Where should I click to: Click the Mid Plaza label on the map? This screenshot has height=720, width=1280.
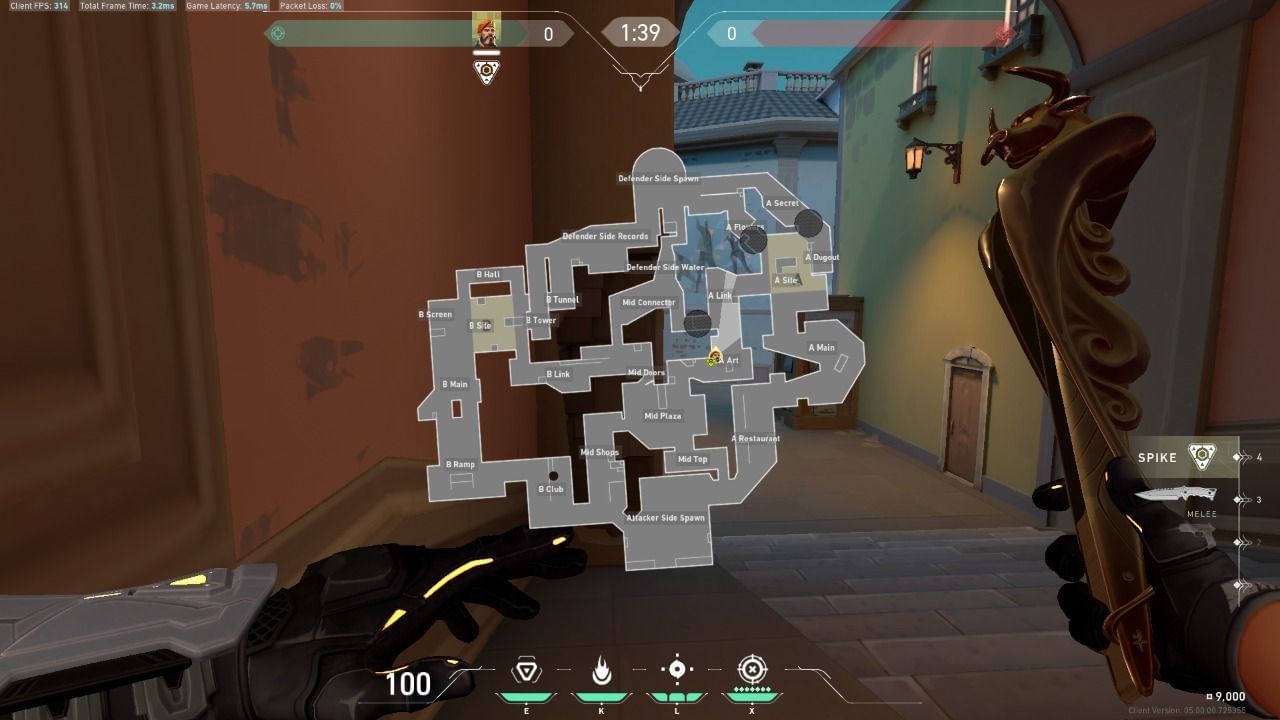[662, 414]
